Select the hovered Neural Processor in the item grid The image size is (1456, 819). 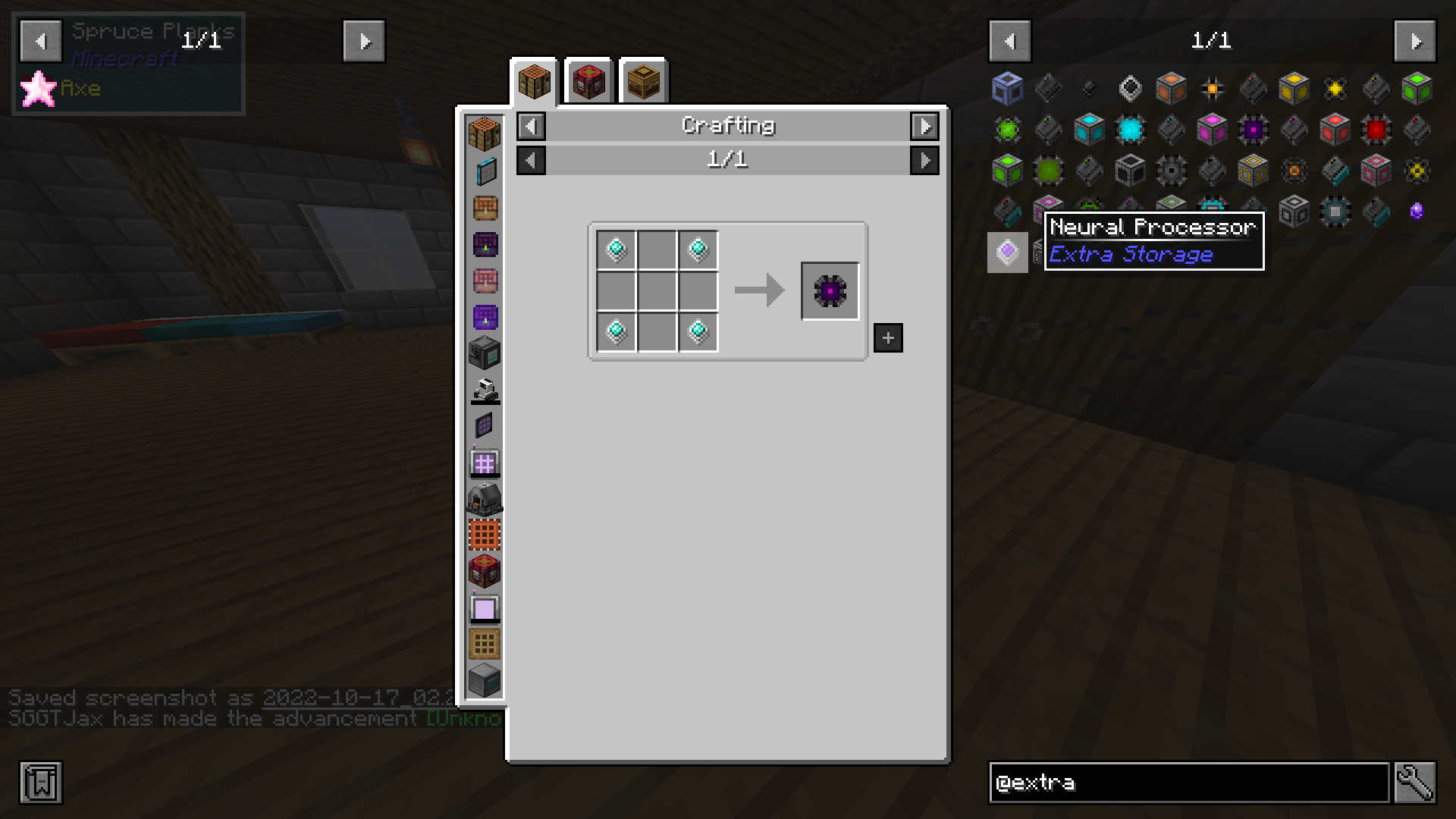[1007, 251]
